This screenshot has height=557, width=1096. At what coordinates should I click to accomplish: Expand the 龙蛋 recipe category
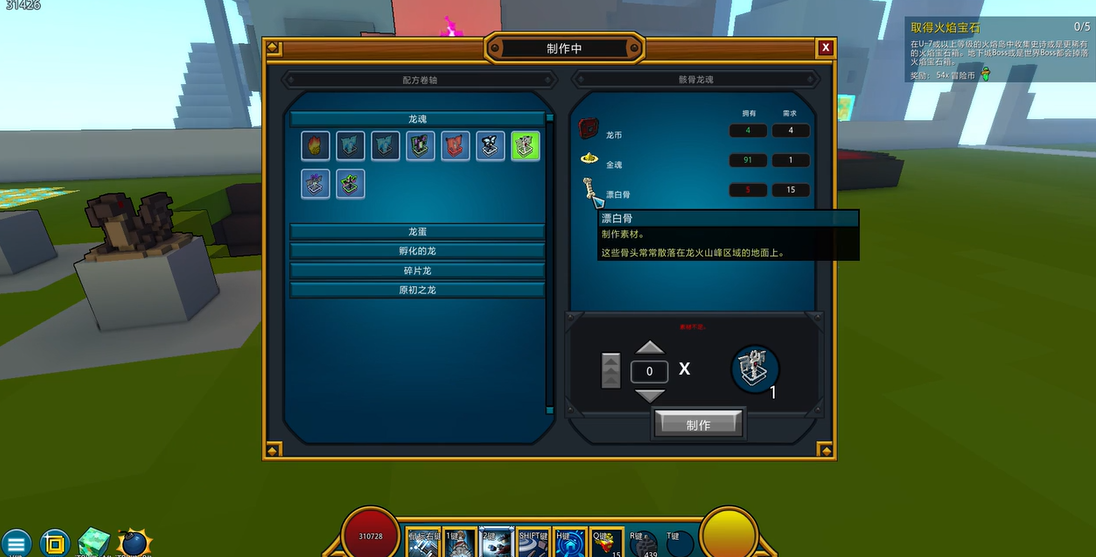(417, 231)
